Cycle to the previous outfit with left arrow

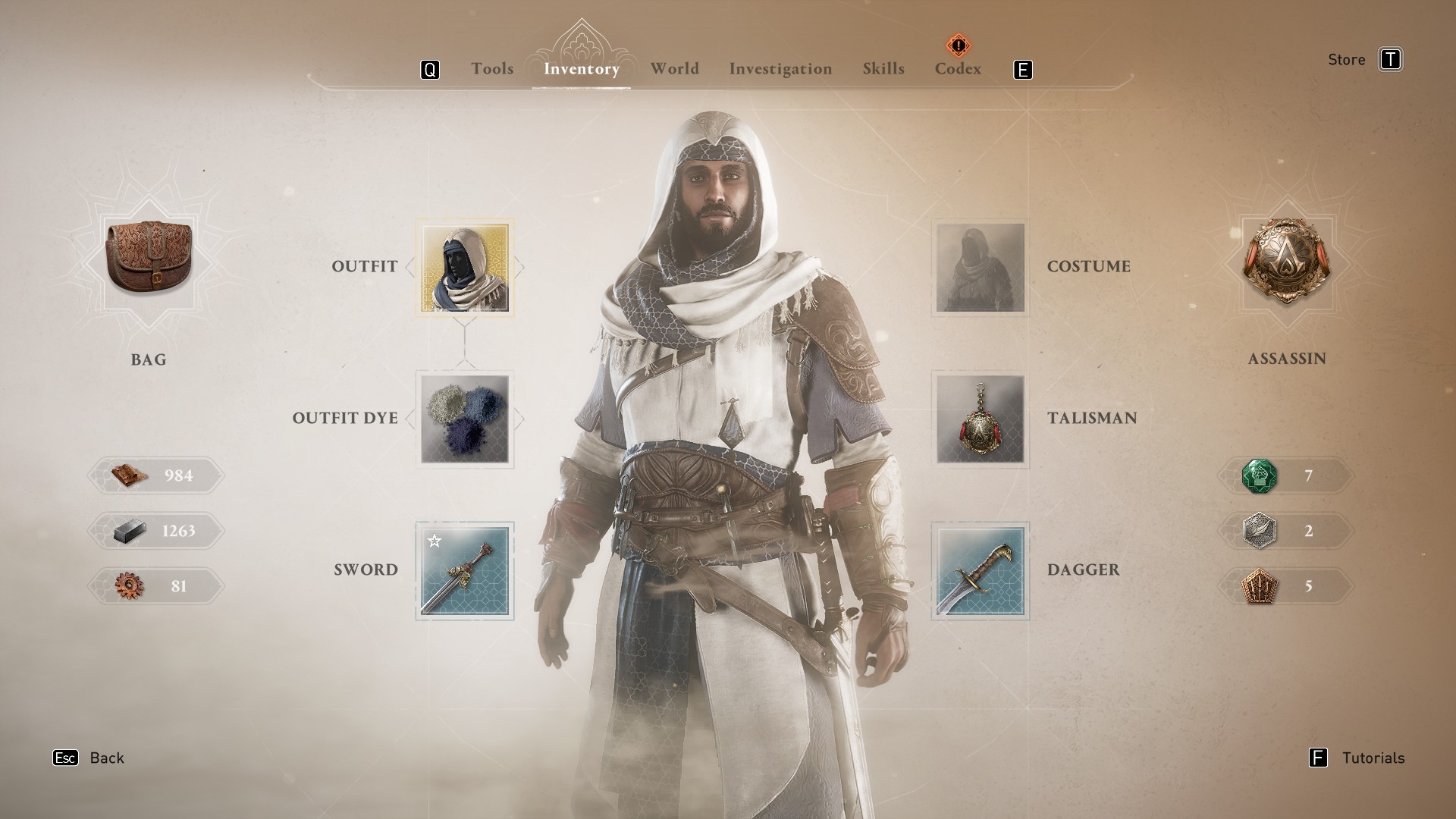tap(410, 267)
